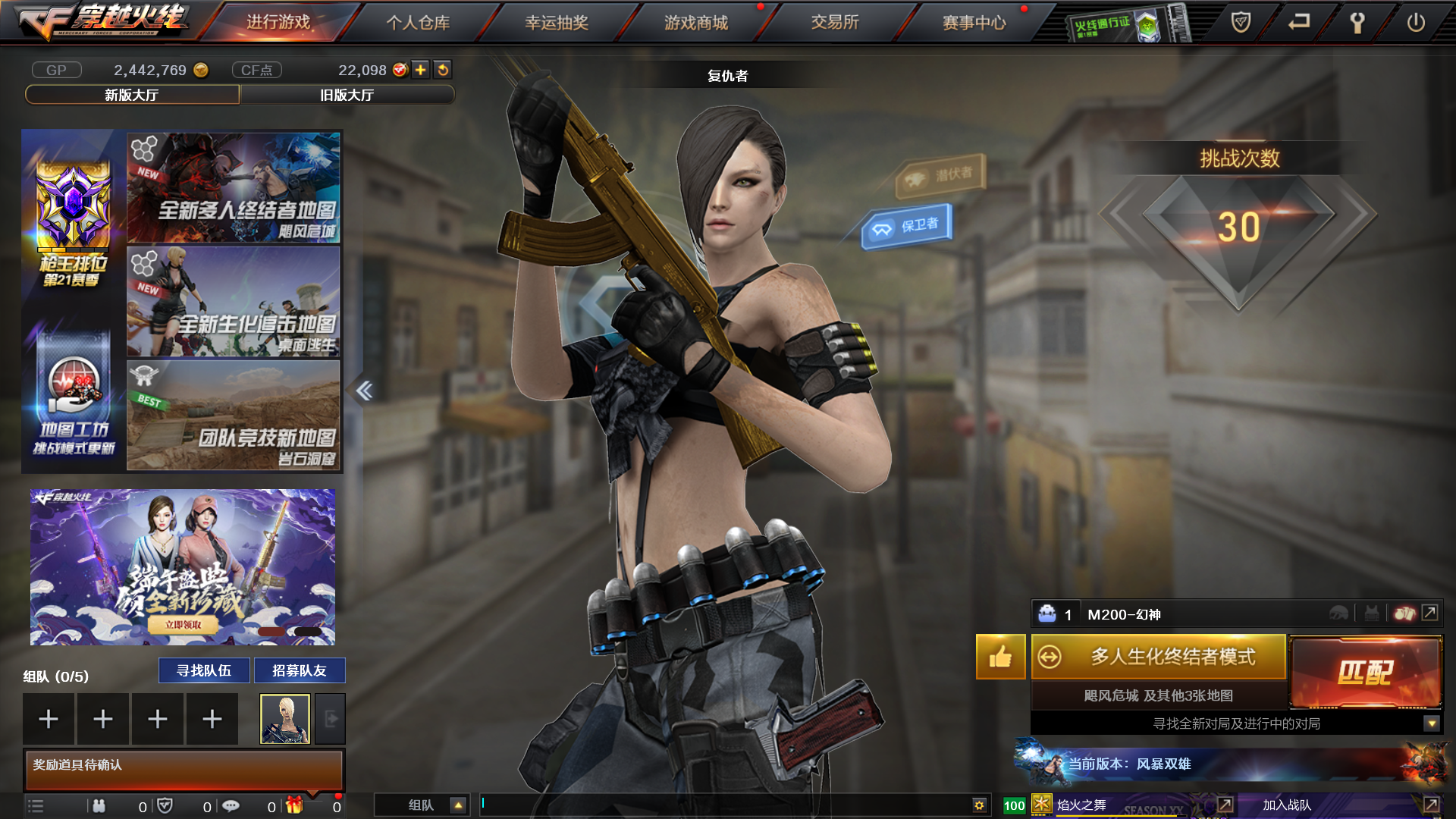Open settings with the wrench icon

click(1357, 23)
